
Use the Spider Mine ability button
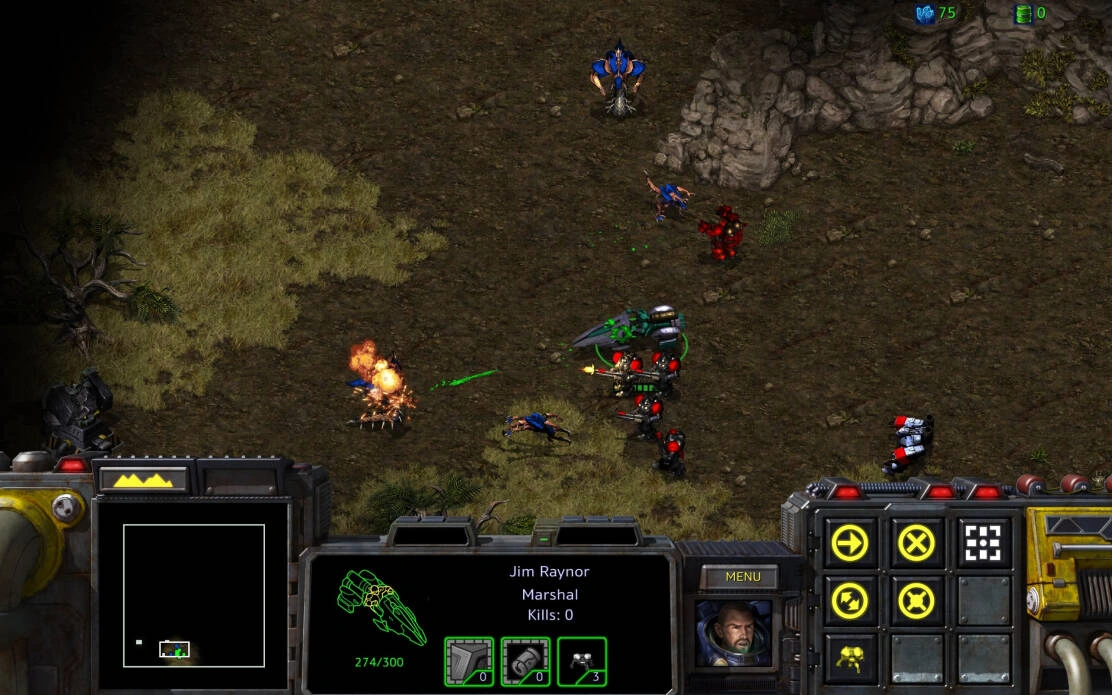coord(851,658)
